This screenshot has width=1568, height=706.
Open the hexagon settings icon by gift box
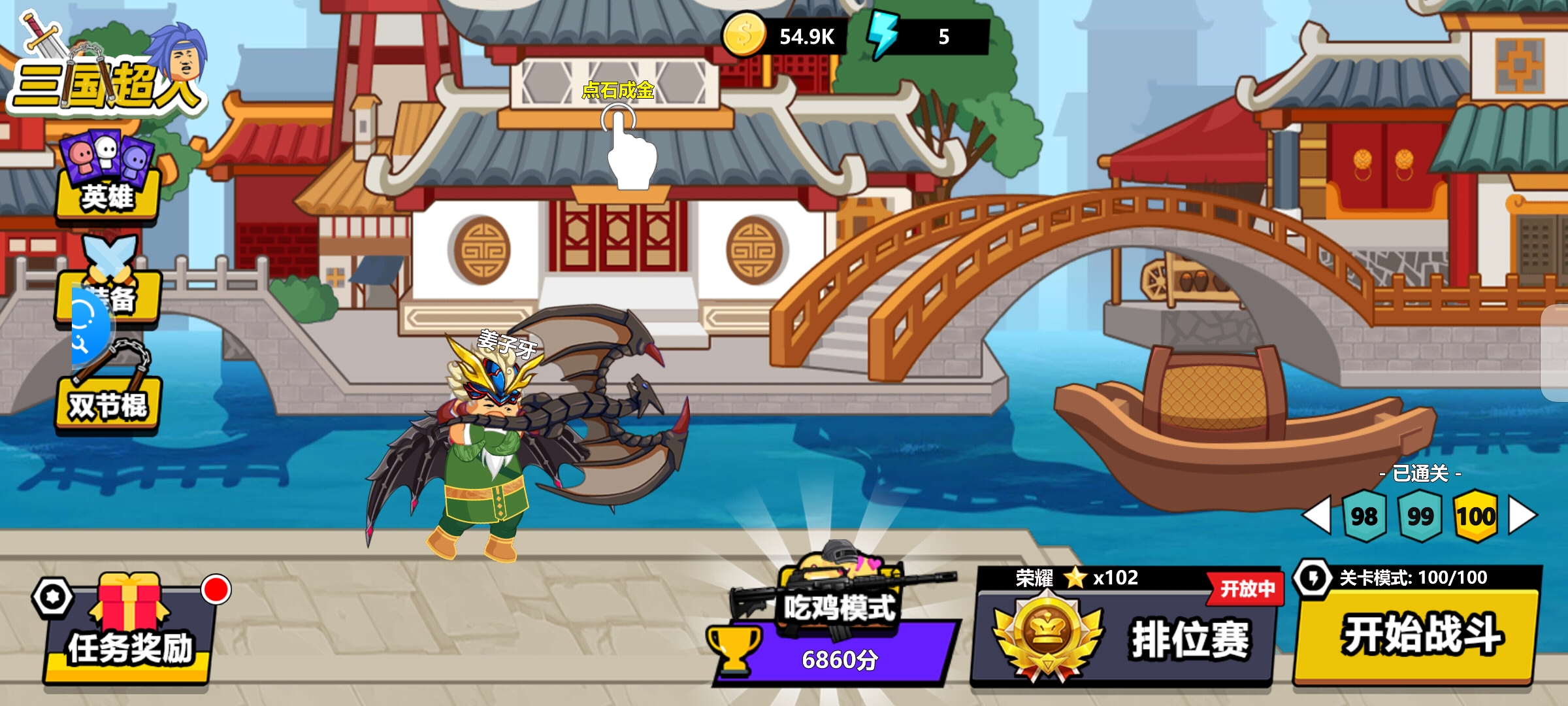[x=53, y=597]
